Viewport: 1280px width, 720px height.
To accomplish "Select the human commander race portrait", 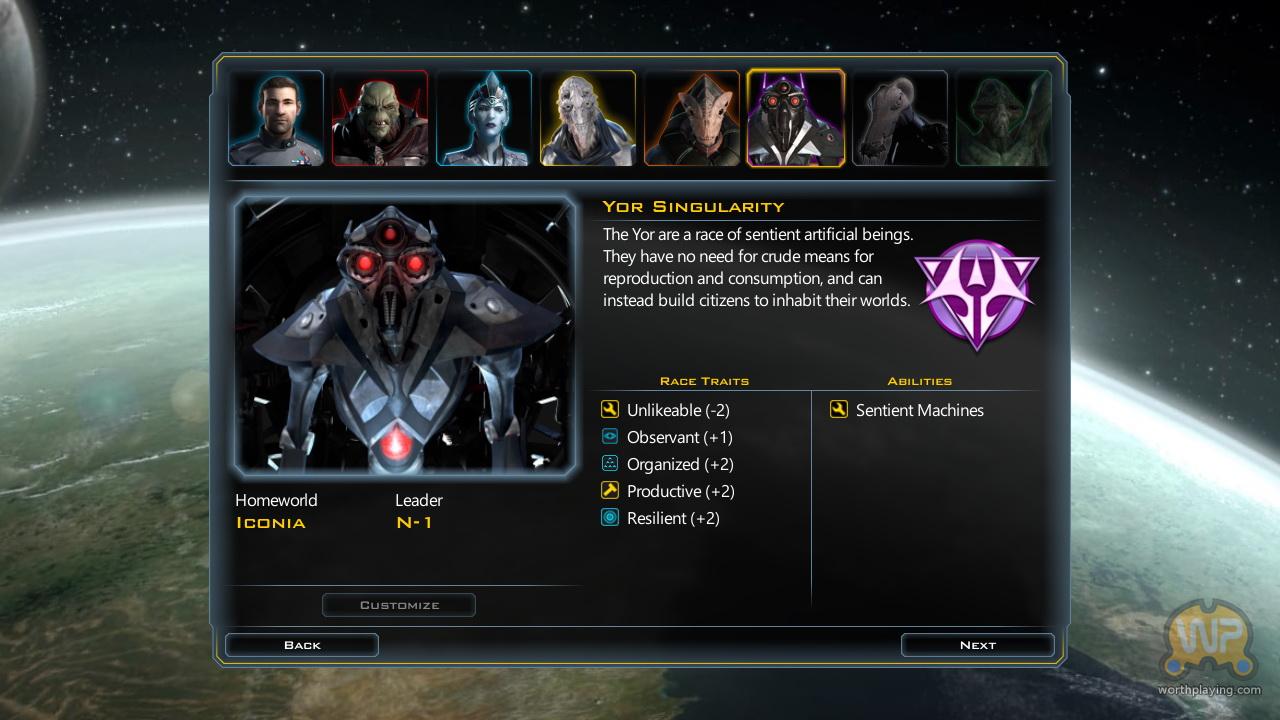I will point(276,118).
